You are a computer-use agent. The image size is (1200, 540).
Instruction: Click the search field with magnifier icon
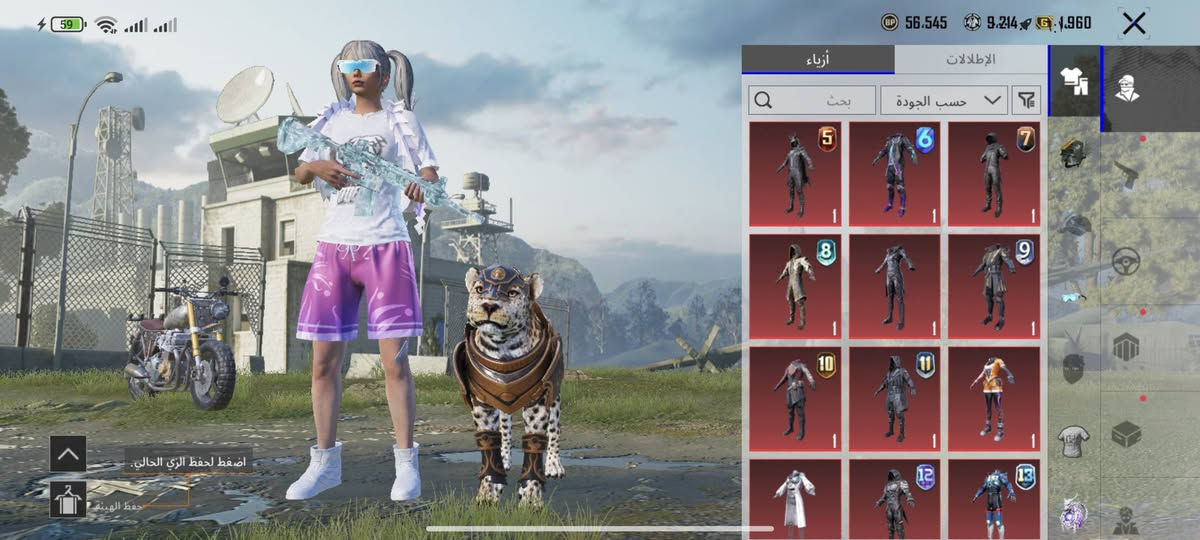812,100
